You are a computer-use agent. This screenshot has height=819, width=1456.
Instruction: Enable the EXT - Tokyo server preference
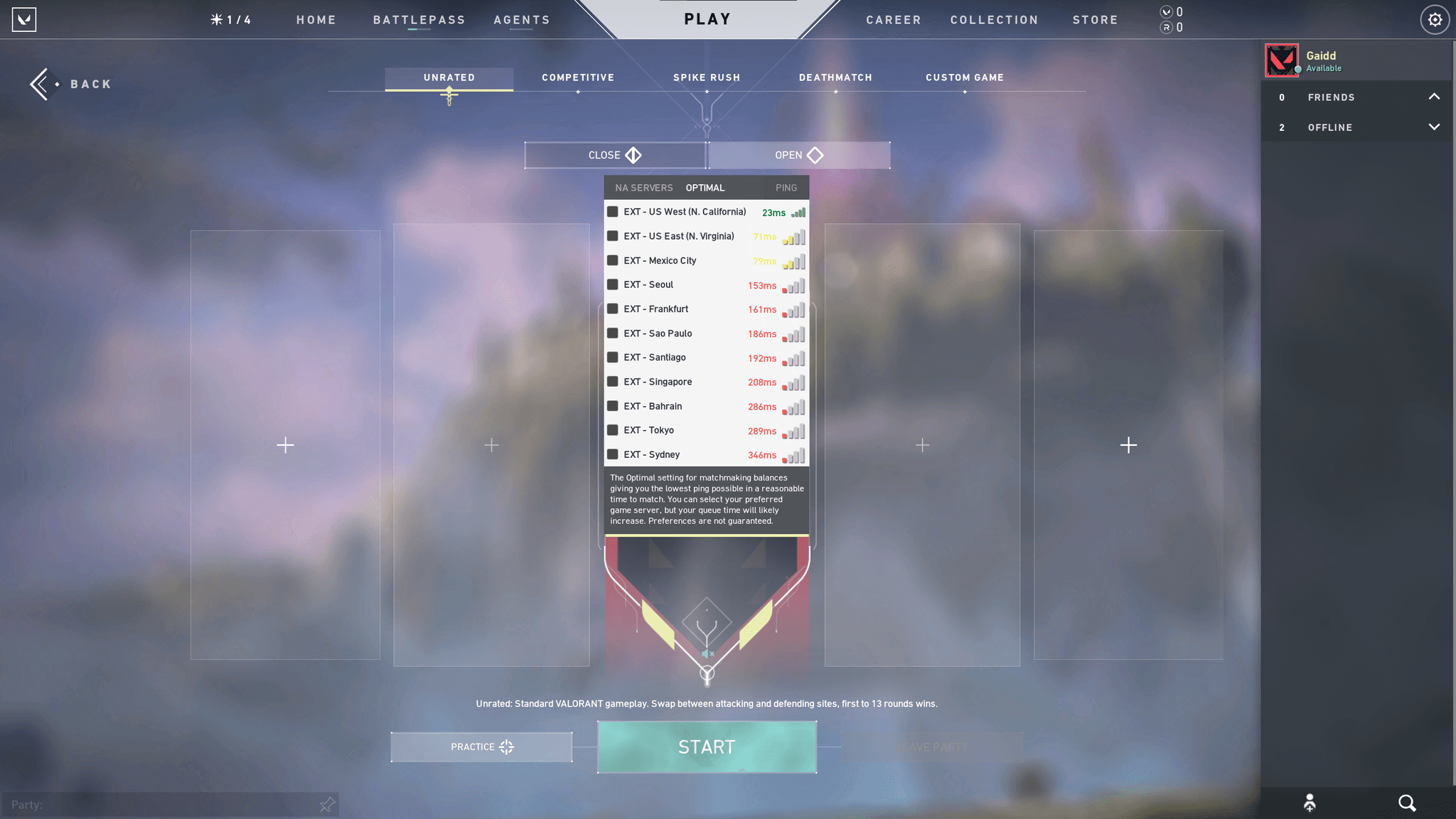tap(613, 430)
